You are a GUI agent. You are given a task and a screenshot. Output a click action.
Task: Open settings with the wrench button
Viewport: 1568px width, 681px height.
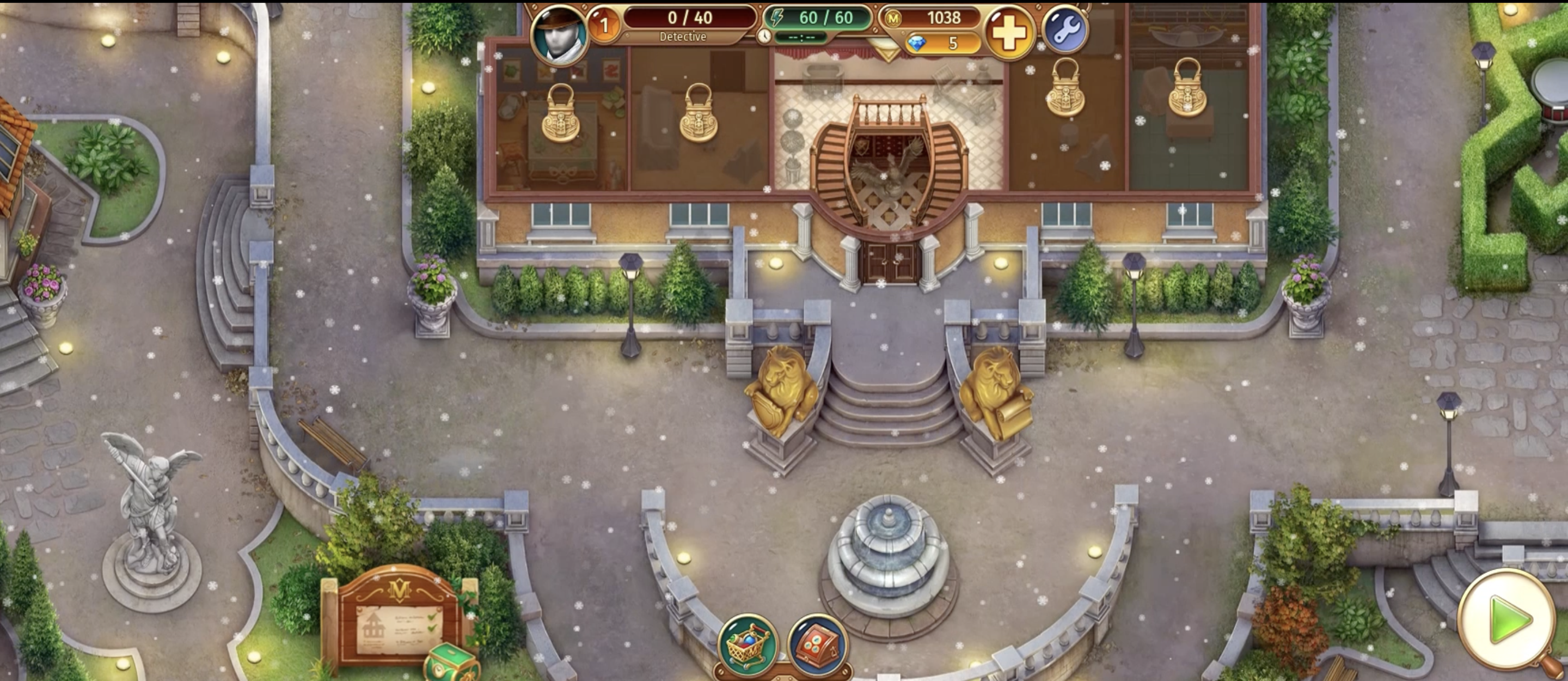pyautogui.click(x=1064, y=31)
